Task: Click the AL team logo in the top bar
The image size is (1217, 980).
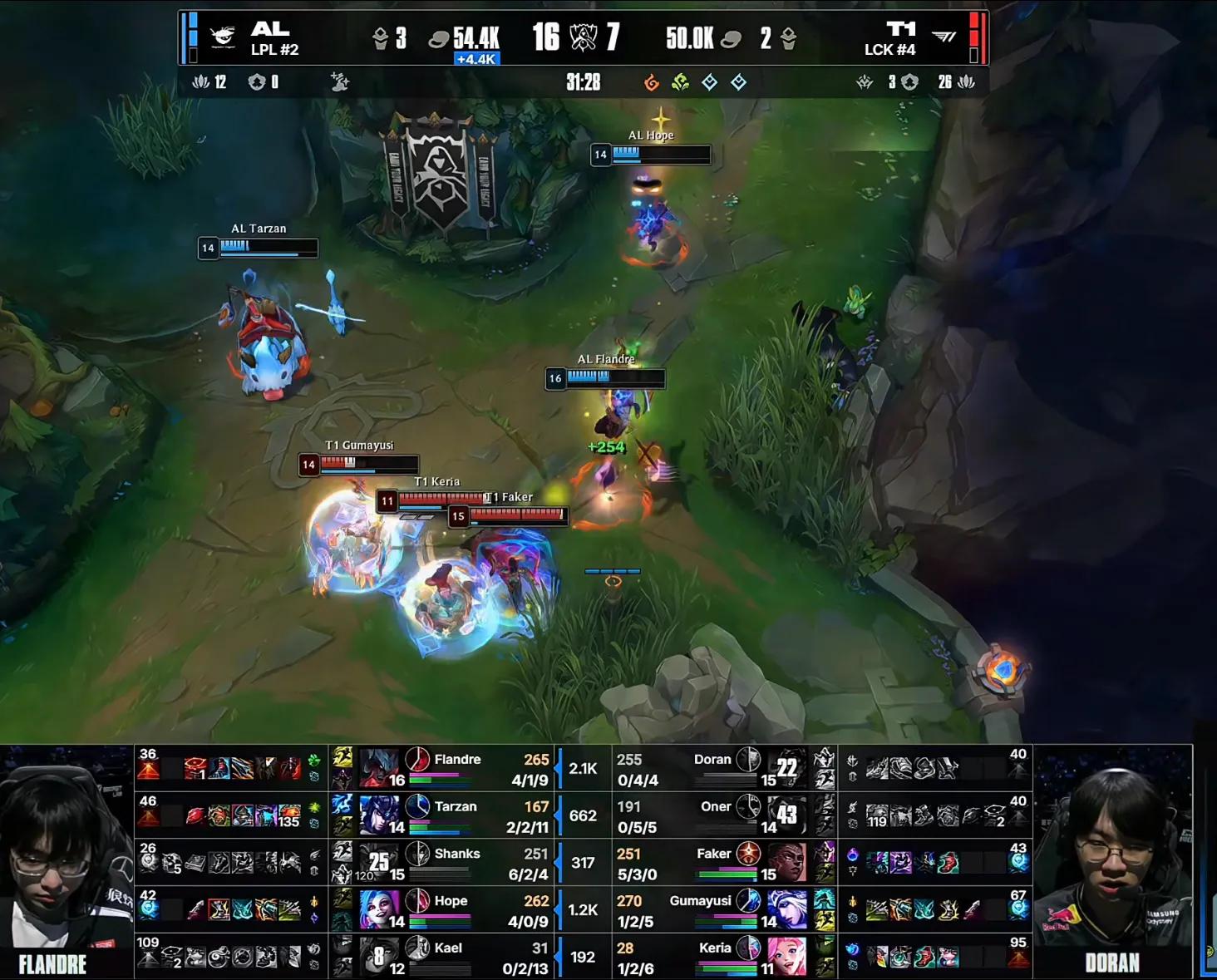Action: (x=222, y=37)
